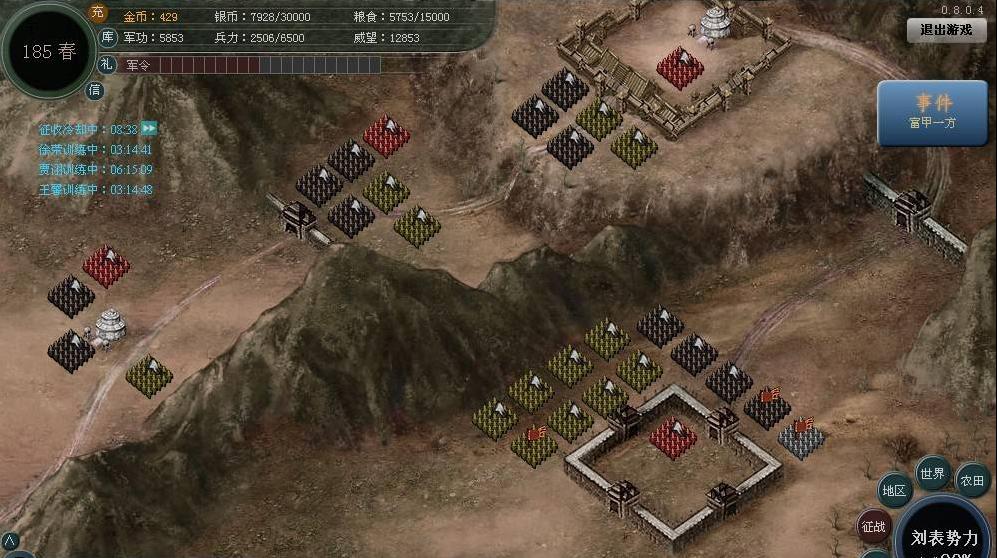Select the 征战 campaign button
997x558 pixels.
coord(873,526)
